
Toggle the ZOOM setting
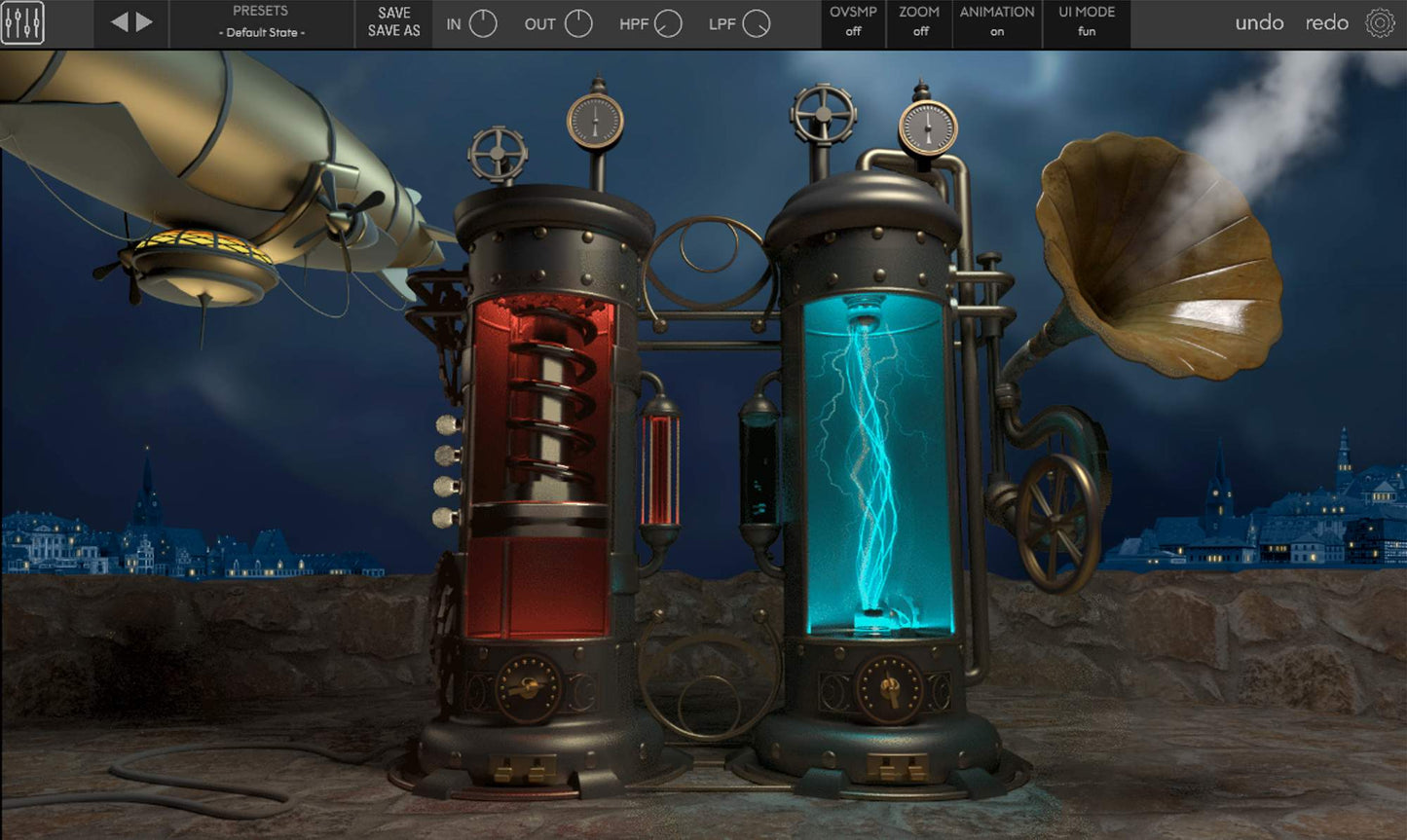[919, 22]
